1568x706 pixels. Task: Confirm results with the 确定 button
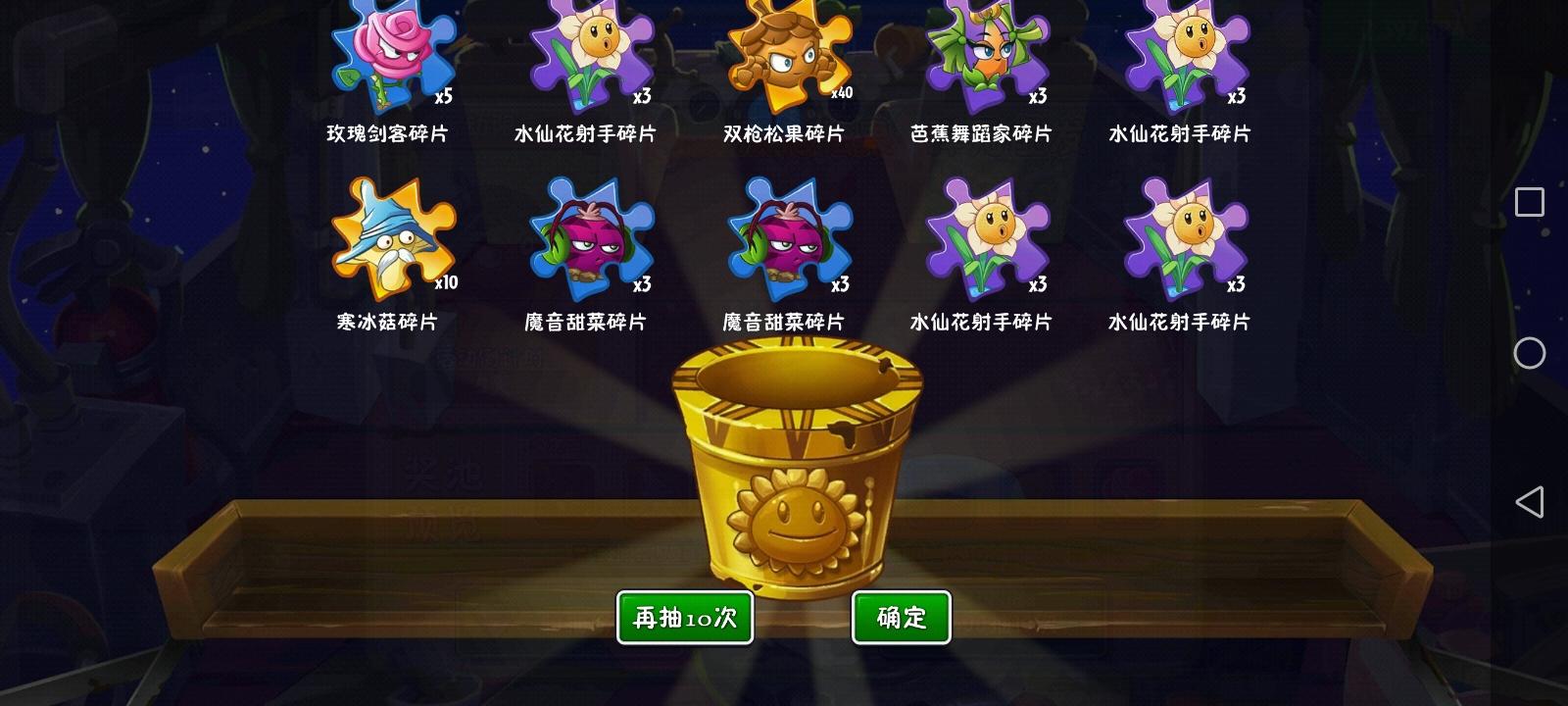click(901, 617)
